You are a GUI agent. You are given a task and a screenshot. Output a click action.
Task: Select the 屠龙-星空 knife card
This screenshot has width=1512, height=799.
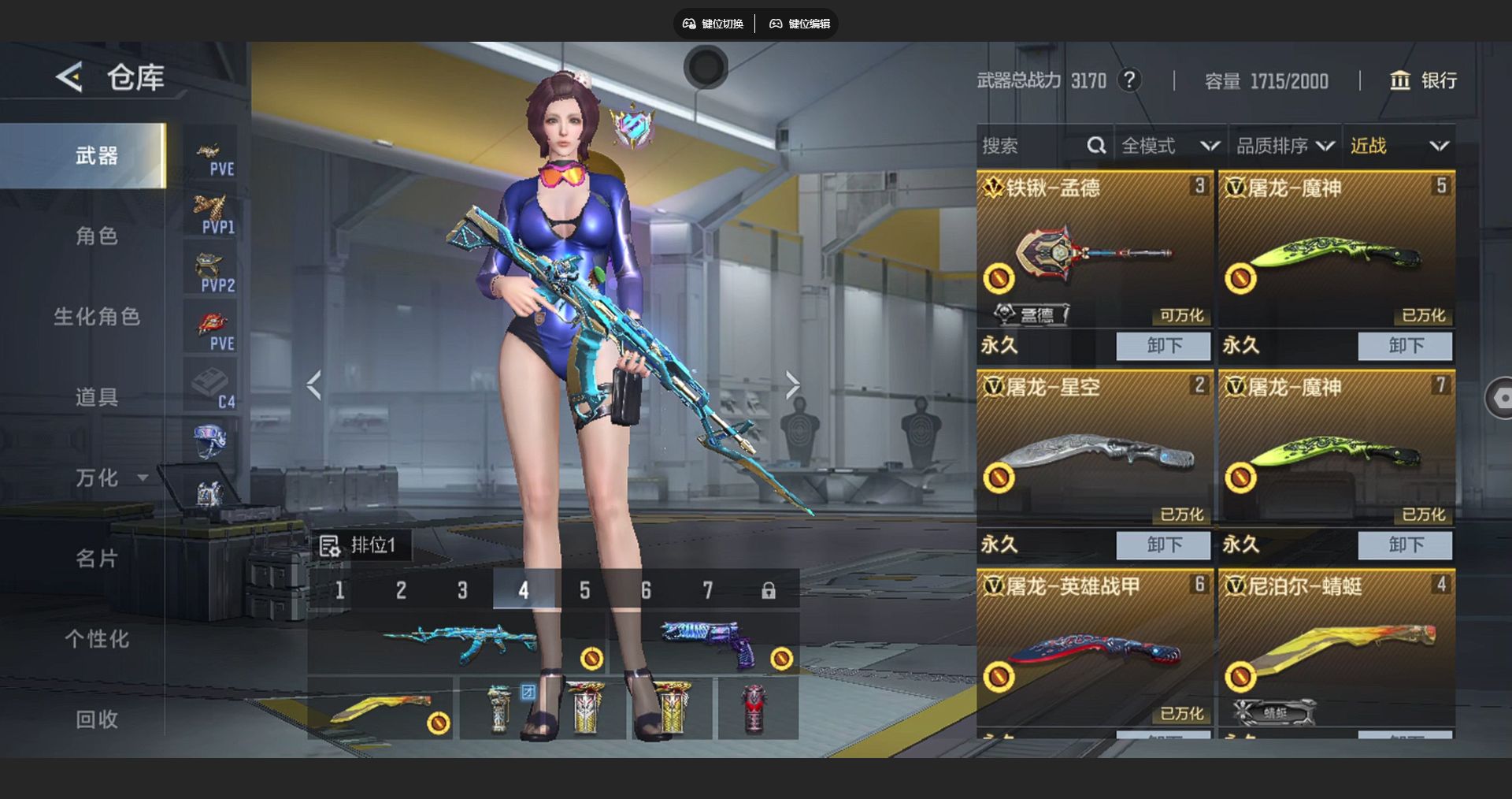[x=1095, y=449]
